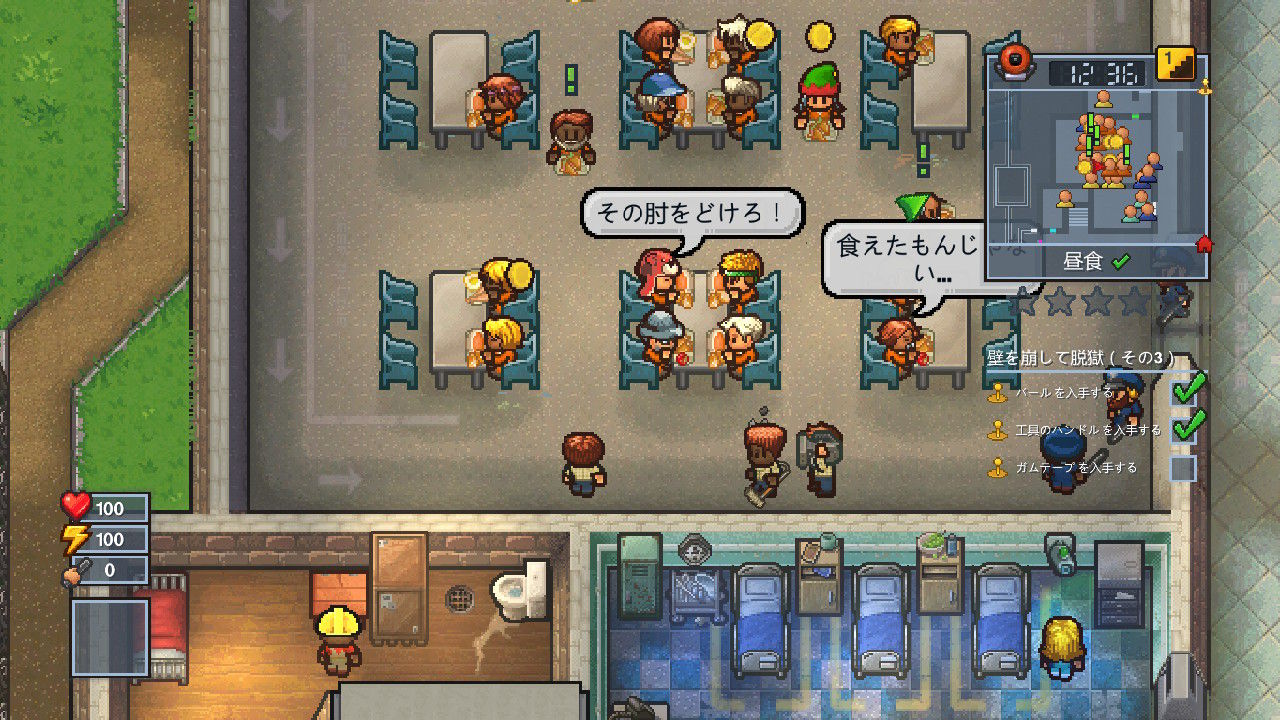Viewport: 1280px width, 720px height.
Task: Click the green checkmark next to 昼食
Action: 1120,260
